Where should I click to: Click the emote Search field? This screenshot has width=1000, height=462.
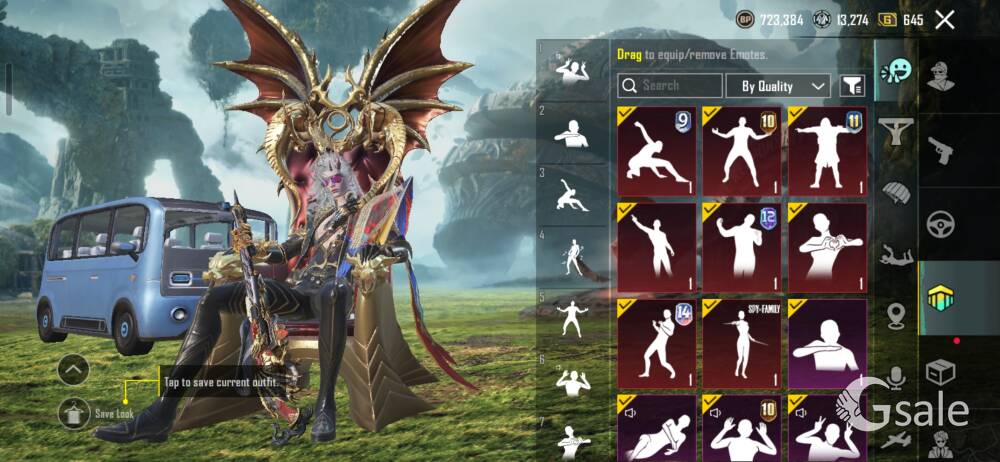coord(669,86)
